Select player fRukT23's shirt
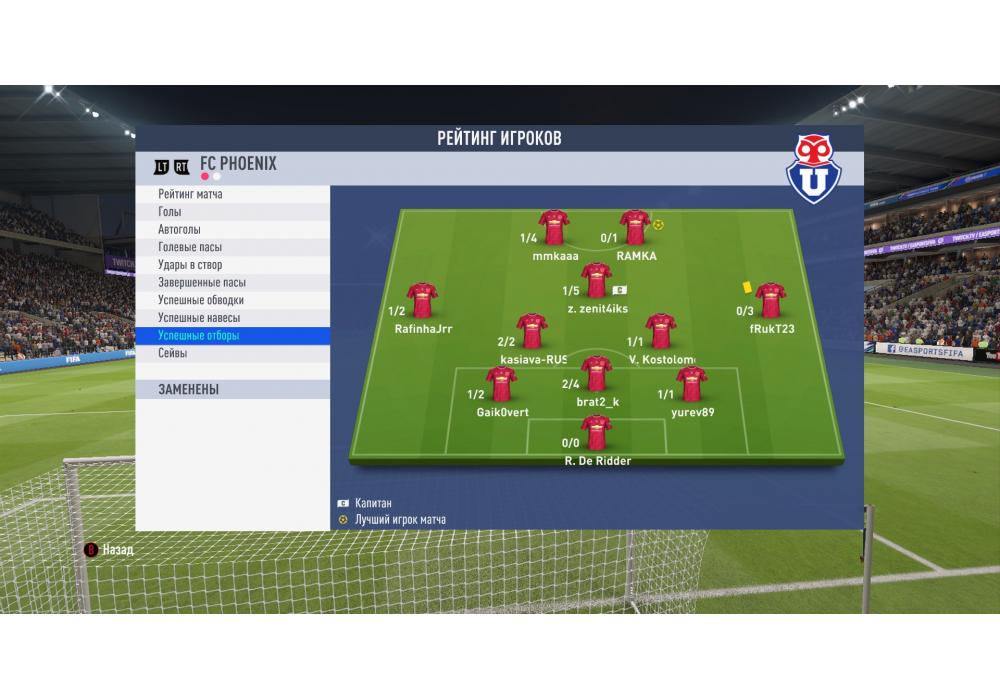 [770, 300]
